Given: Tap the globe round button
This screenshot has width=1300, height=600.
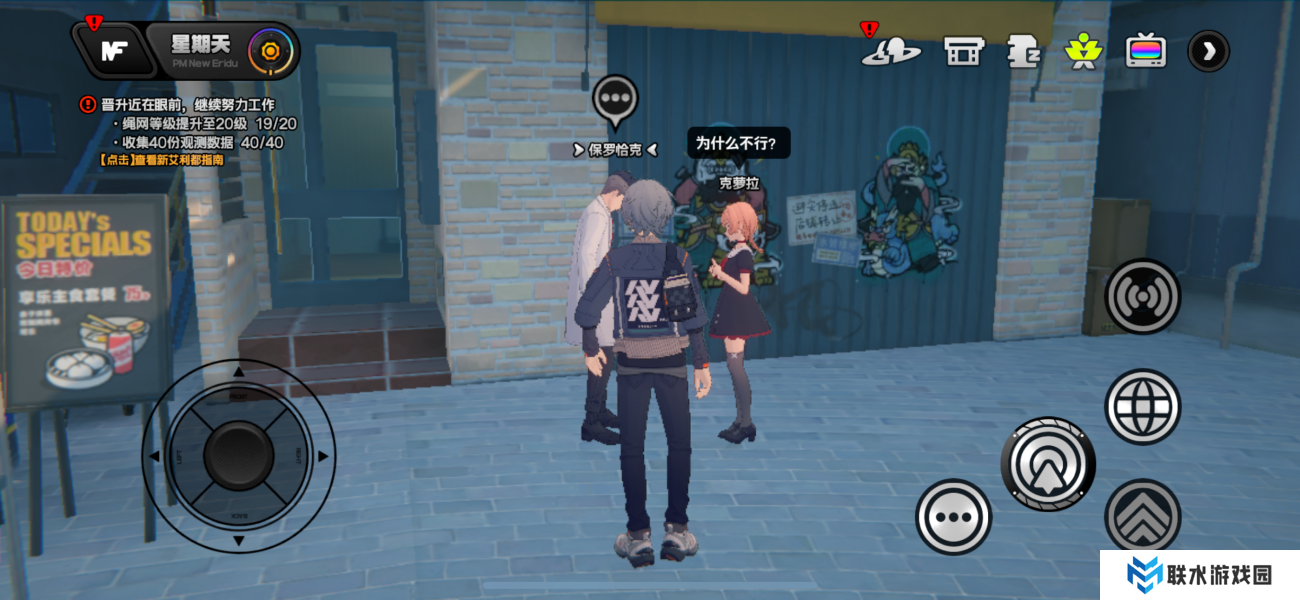Looking at the screenshot, I should [1142, 406].
